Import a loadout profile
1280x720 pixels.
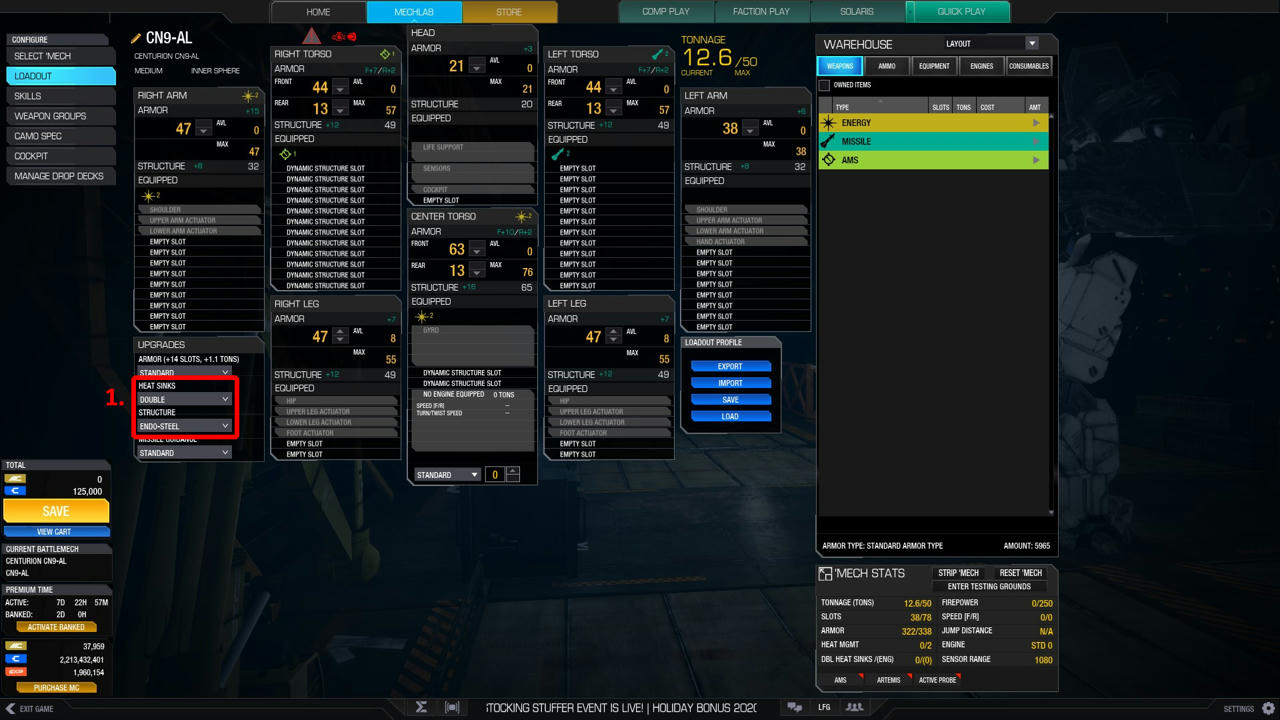pyautogui.click(x=730, y=383)
